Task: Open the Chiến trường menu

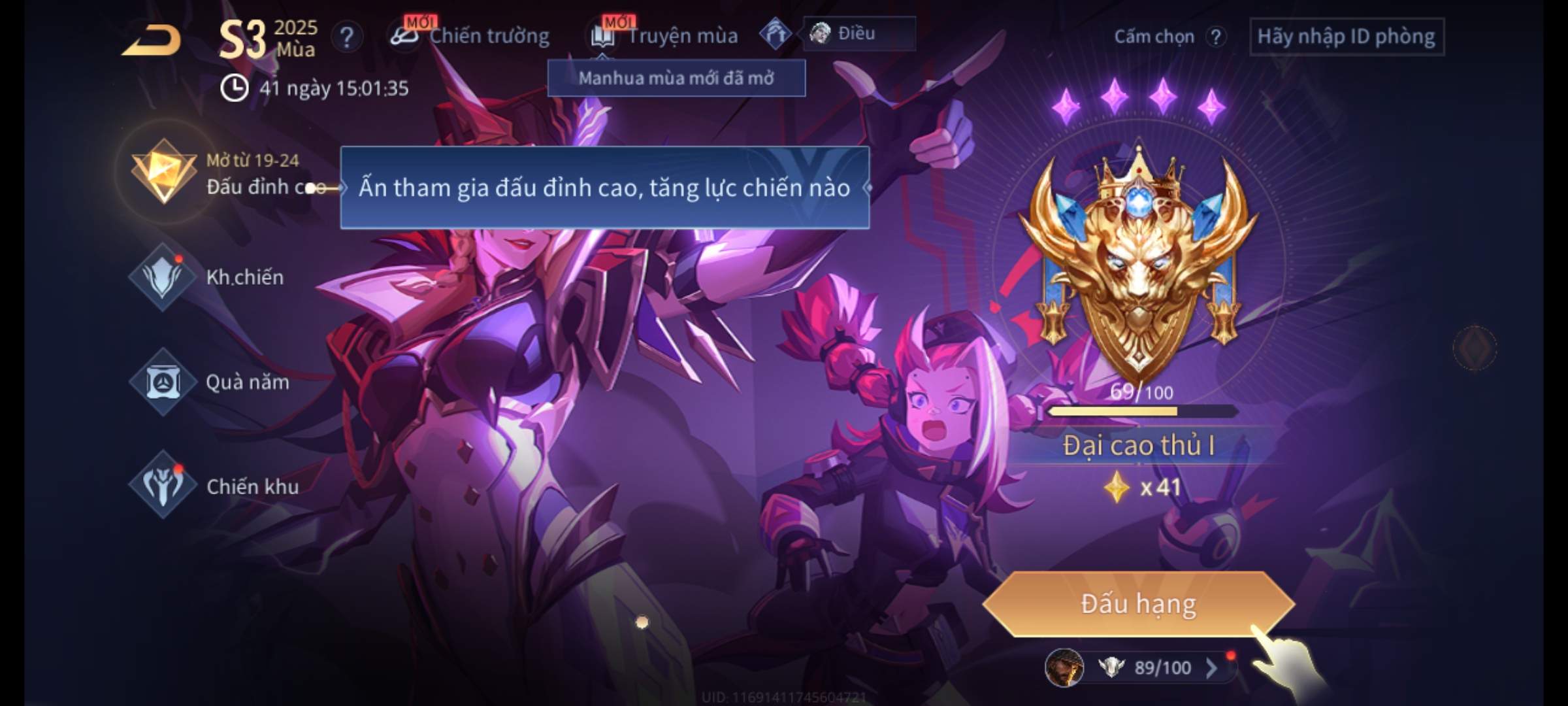Action: (x=472, y=36)
